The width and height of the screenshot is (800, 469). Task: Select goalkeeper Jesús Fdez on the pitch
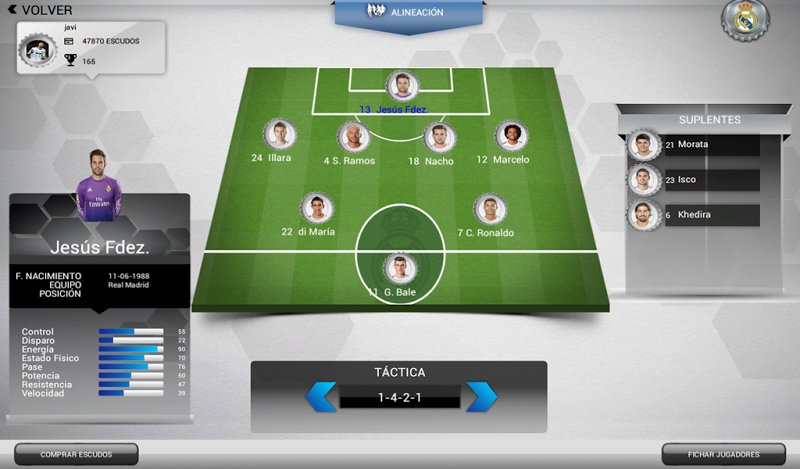click(x=399, y=86)
